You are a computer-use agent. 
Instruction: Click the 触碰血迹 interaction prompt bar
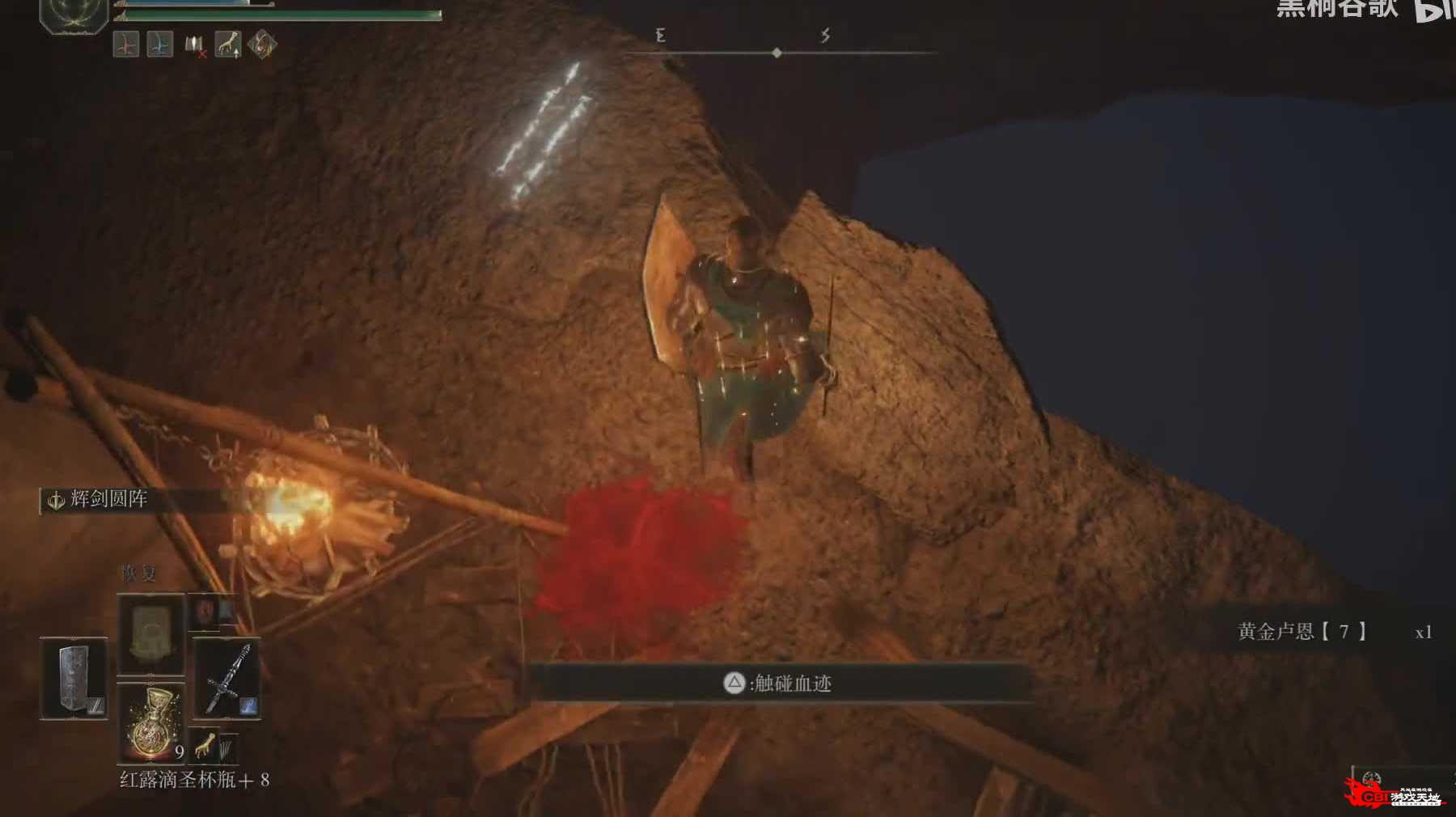click(780, 684)
